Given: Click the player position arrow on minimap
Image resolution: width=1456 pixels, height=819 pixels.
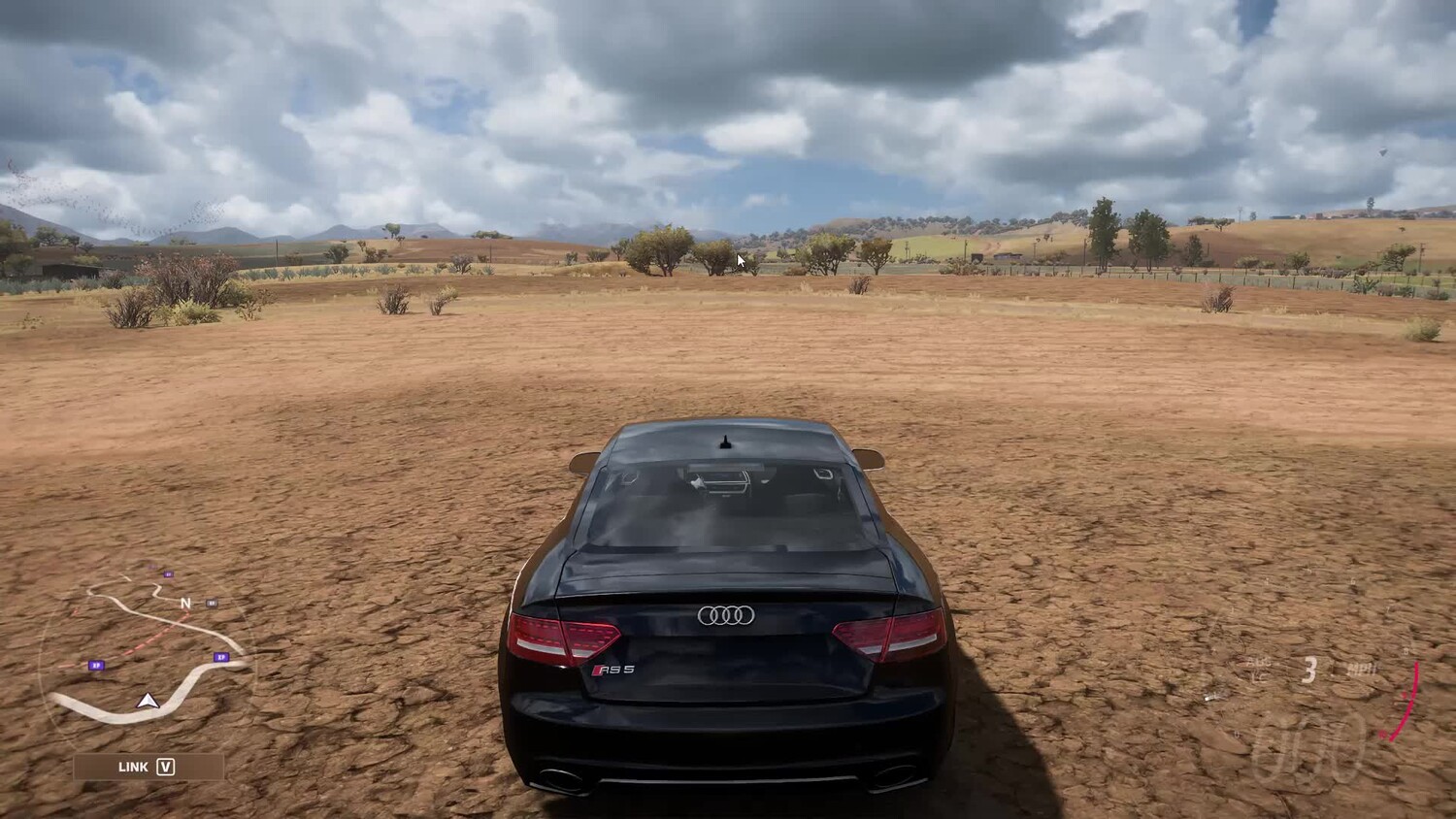Looking at the screenshot, I should coord(148,701).
